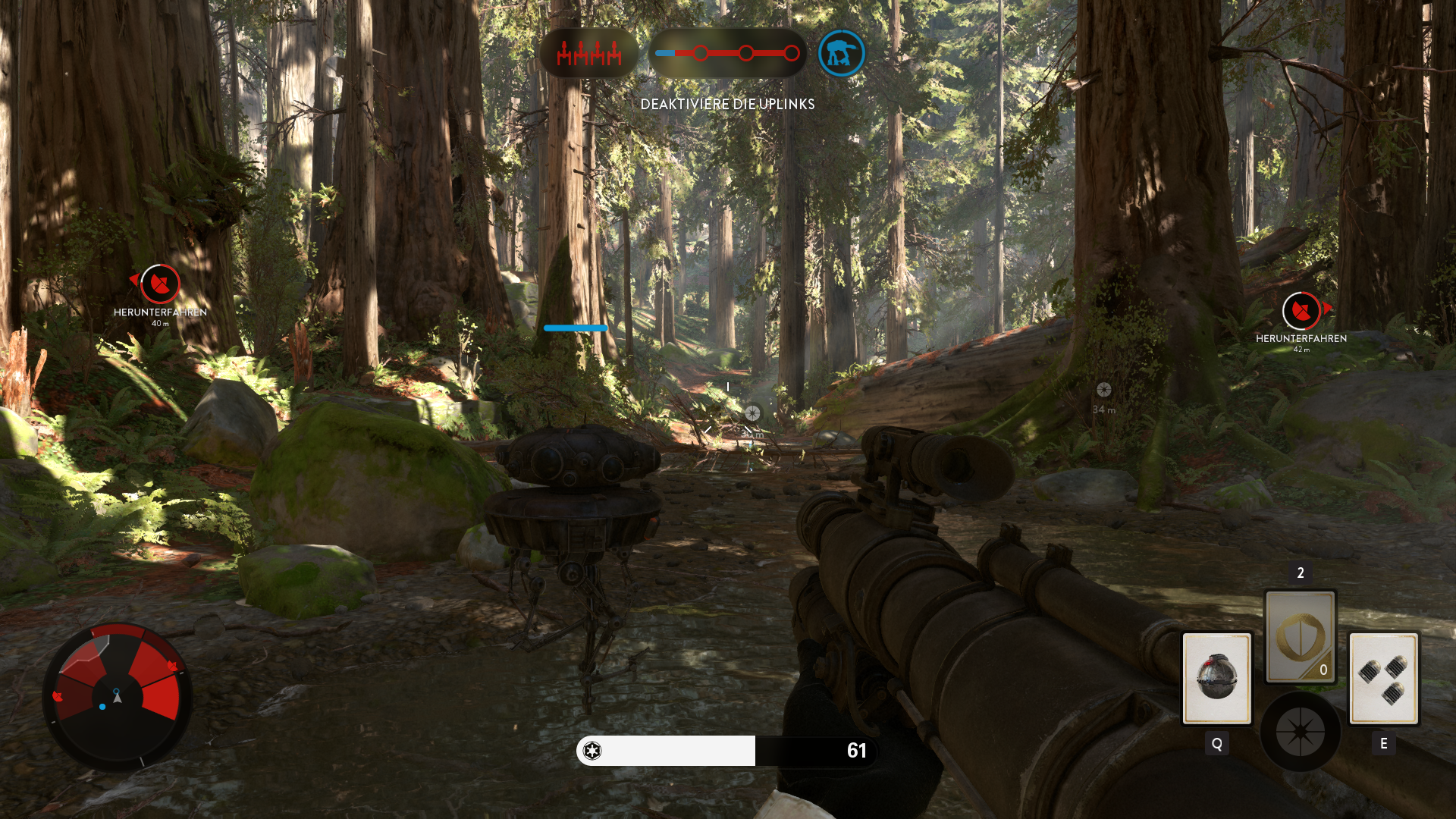The height and width of the screenshot is (819, 1456).
Task: Click the rightmost circle on the objective track
Action: (792, 52)
